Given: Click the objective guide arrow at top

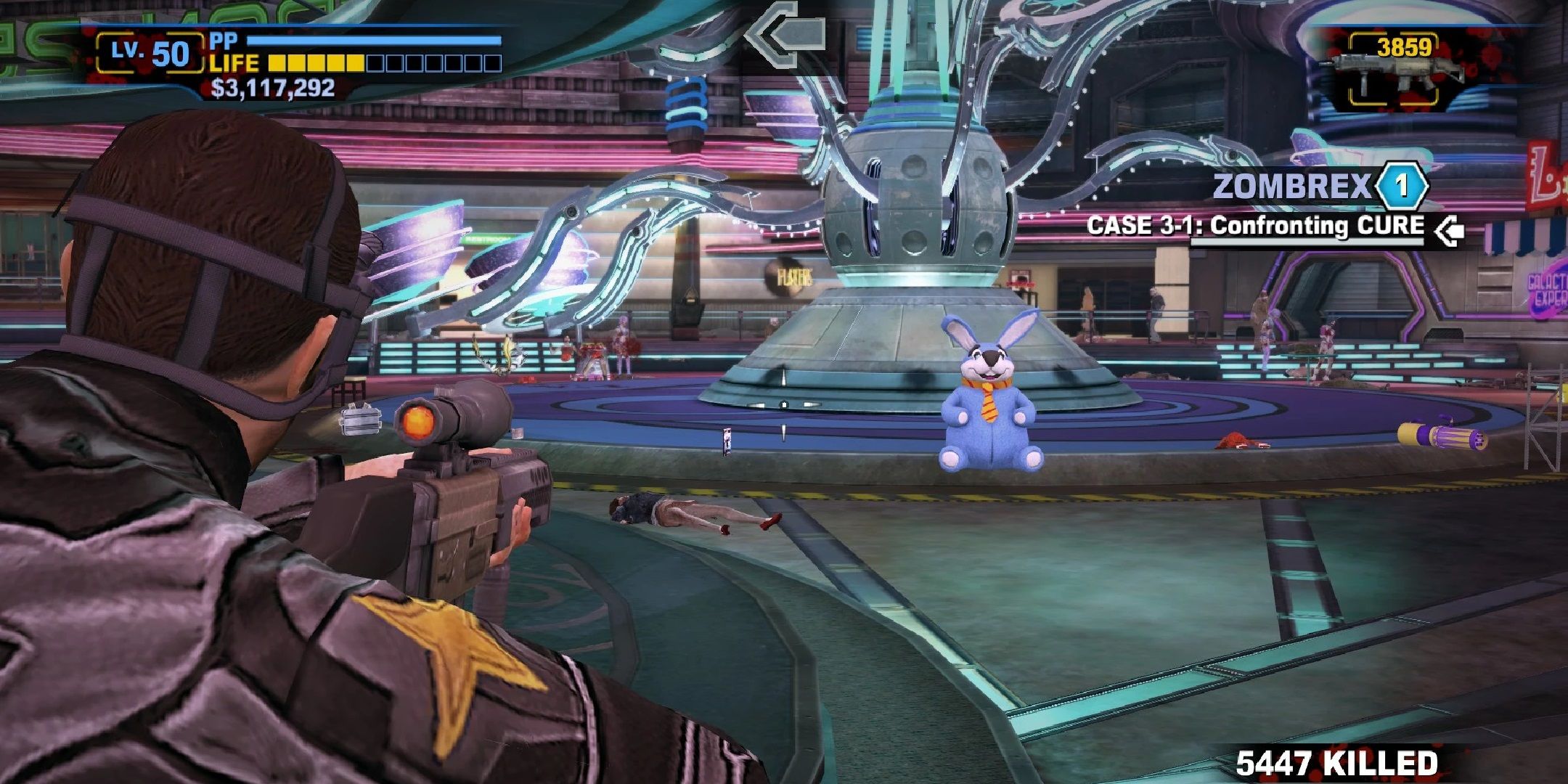Looking at the screenshot, I should pos(786,34).
